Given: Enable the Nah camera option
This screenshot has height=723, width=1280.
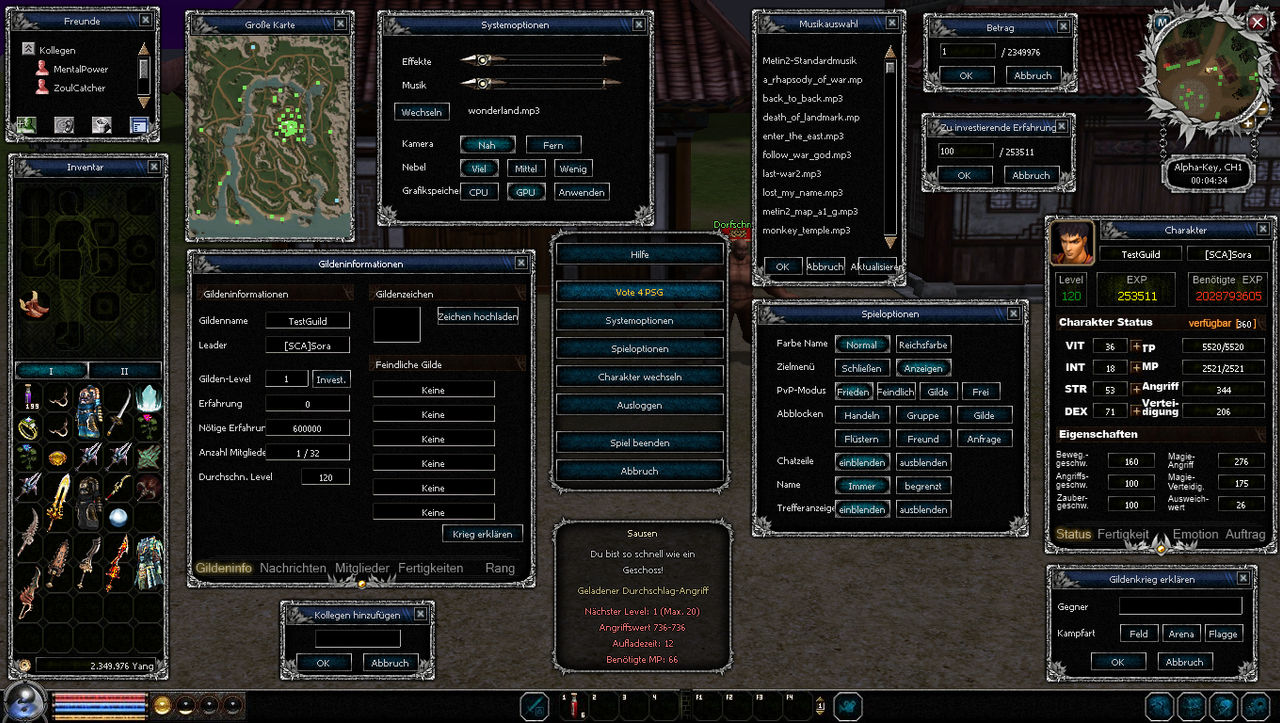Looking at the screenshot, I should (487, 145).
